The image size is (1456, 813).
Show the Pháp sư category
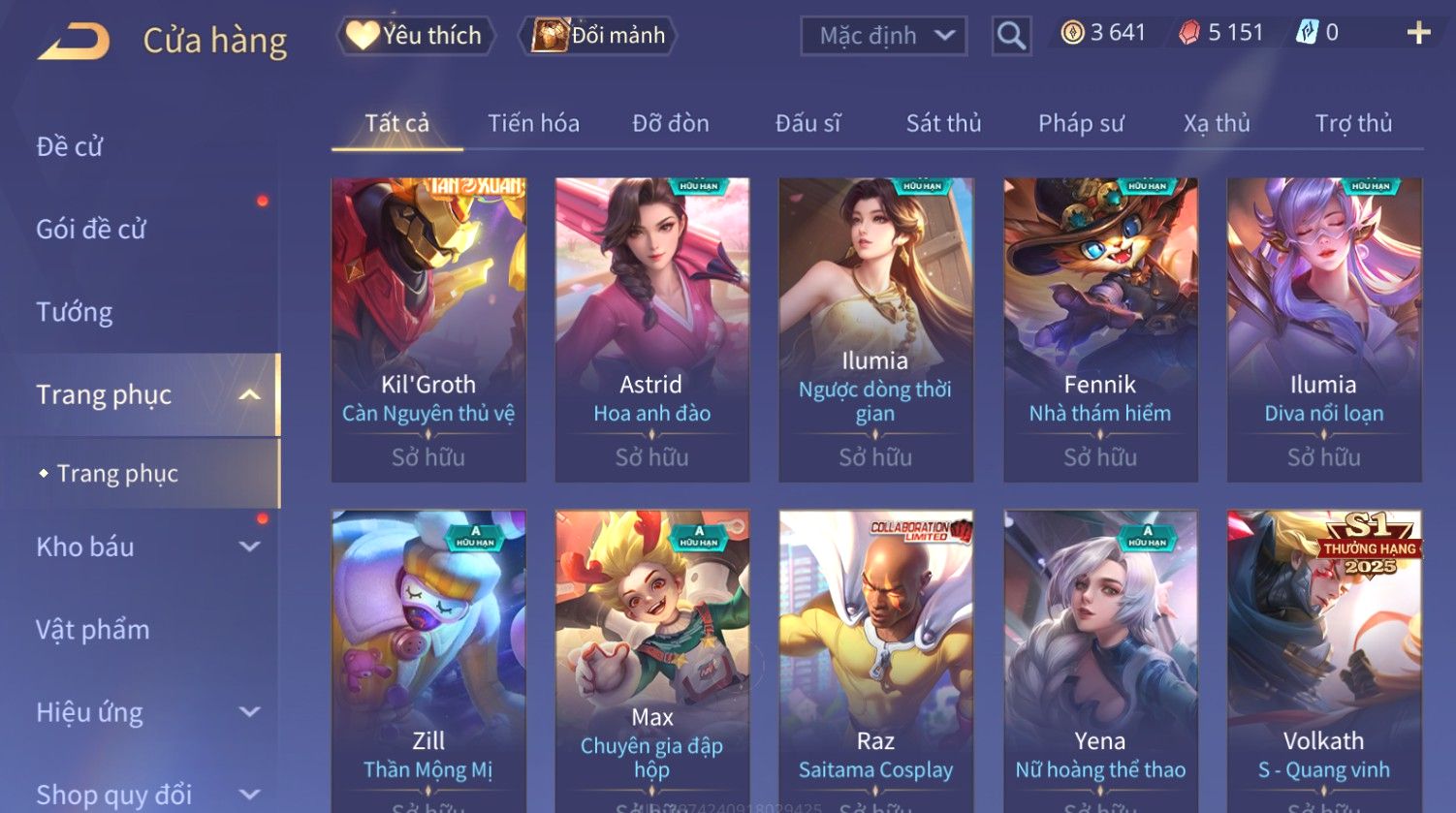pyautogui.click(x=1081, y=123)
